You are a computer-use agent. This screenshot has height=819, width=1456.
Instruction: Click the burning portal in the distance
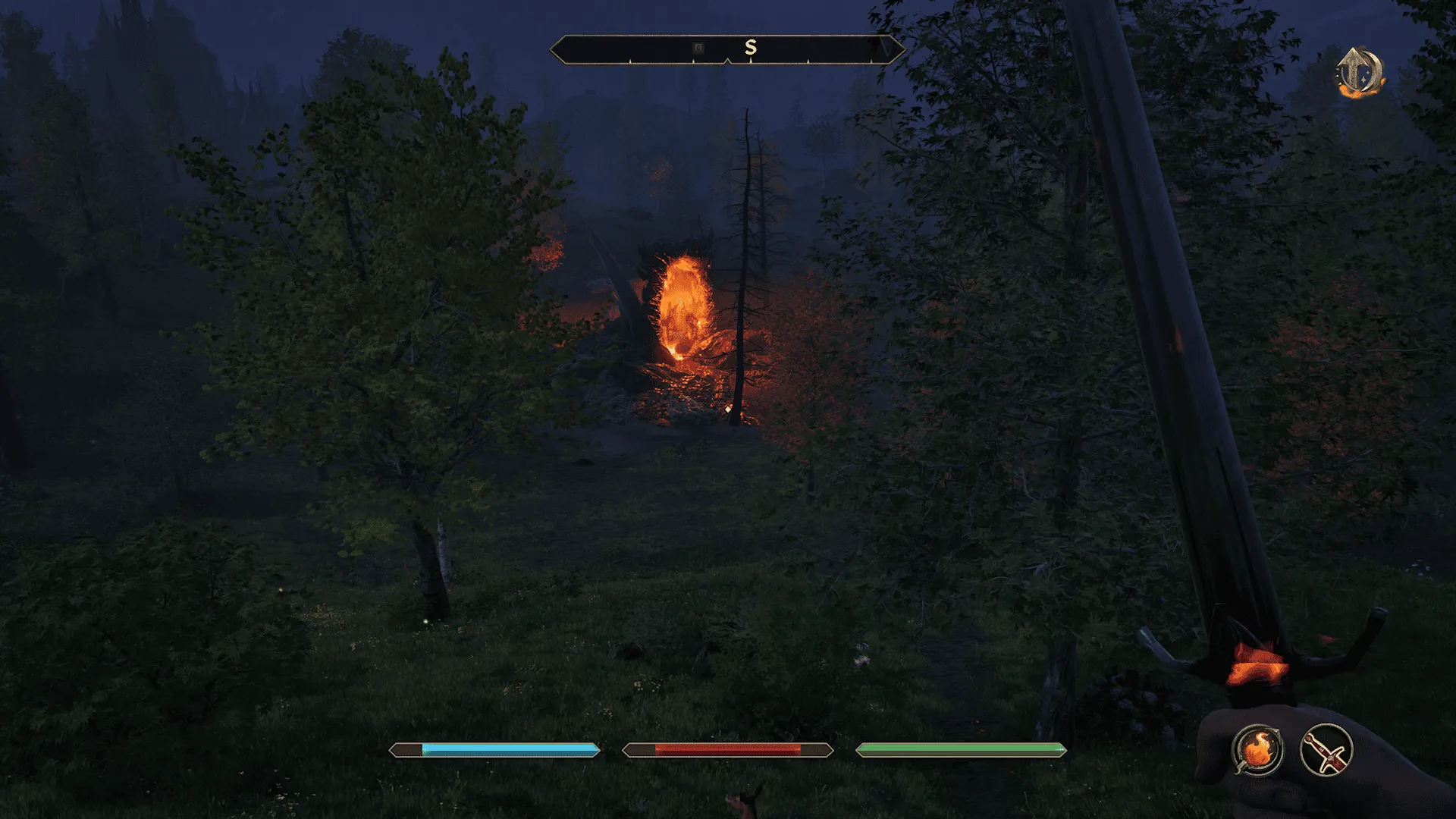[681, 303]
